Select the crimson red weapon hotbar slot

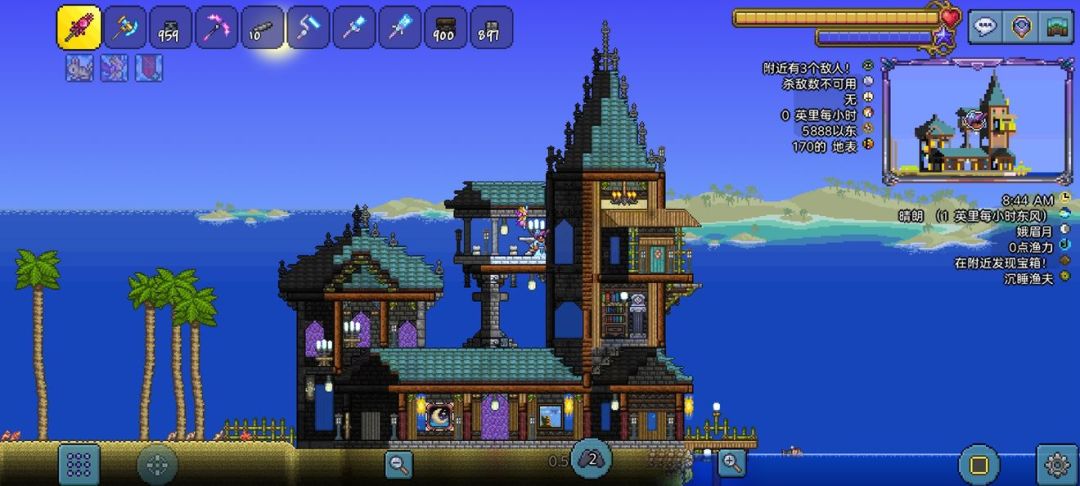pyautogui.click(x=78, y=27)
